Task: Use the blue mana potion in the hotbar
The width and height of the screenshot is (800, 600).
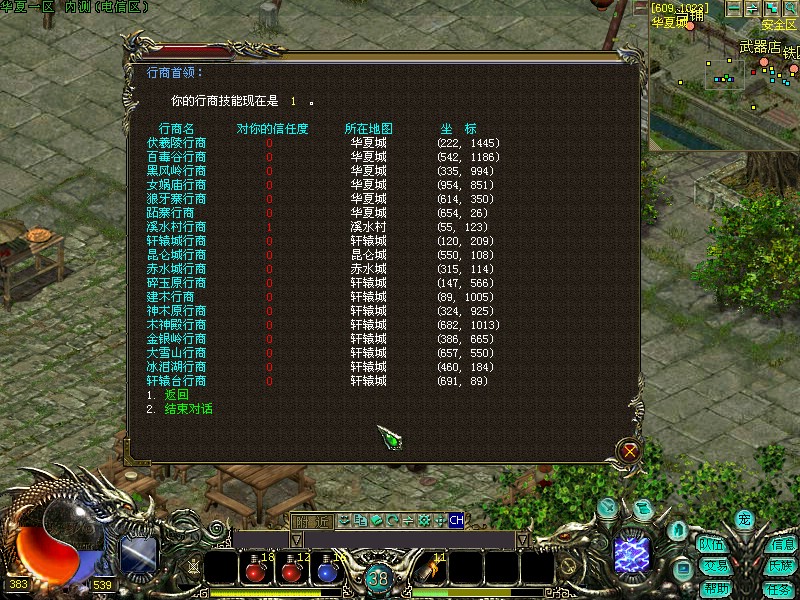Action: 327,572
